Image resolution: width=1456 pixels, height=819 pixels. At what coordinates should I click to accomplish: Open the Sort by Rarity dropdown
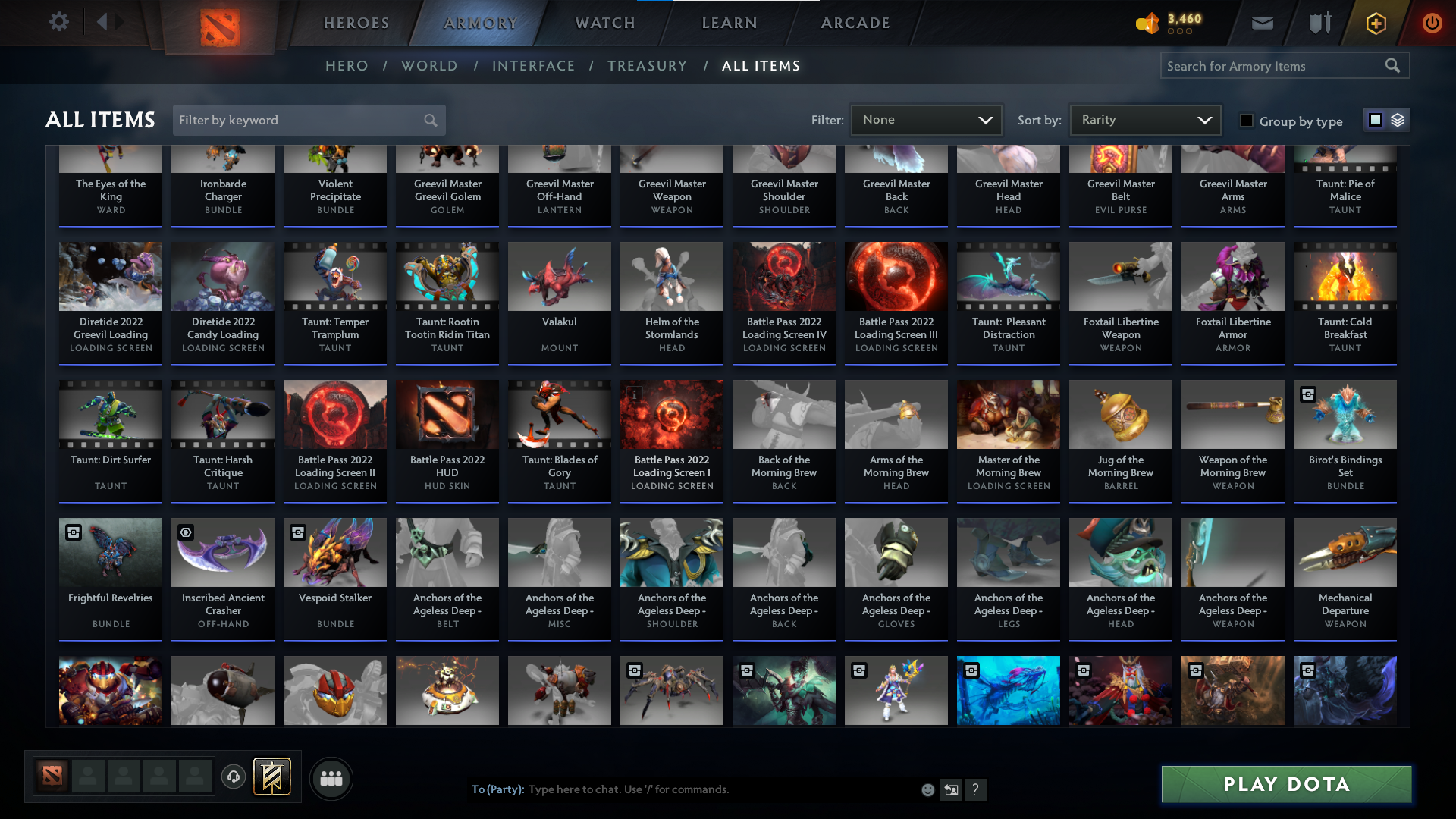click(1144, 119)
